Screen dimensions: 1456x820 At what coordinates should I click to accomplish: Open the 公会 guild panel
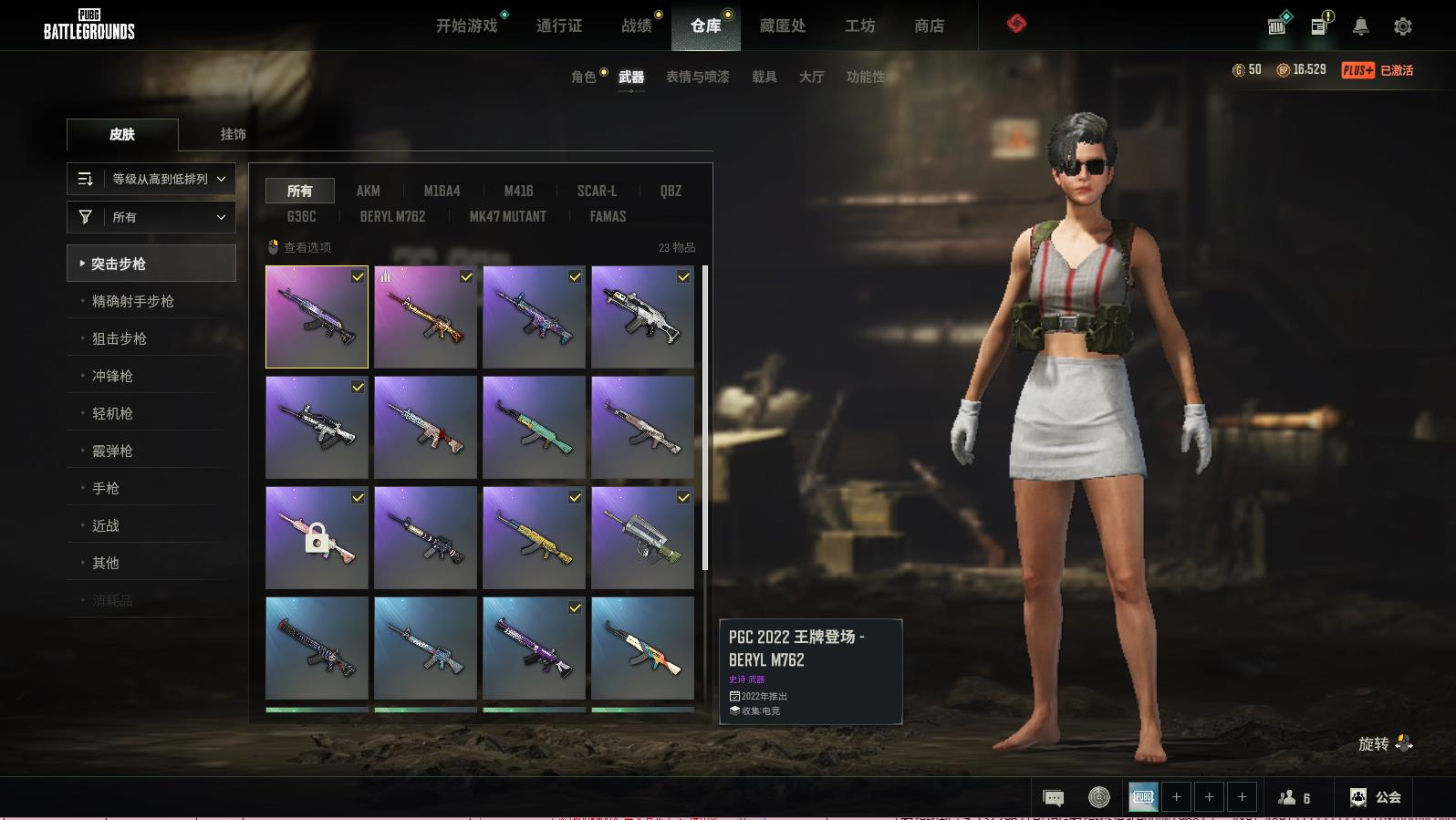(x=1376, y=797)
